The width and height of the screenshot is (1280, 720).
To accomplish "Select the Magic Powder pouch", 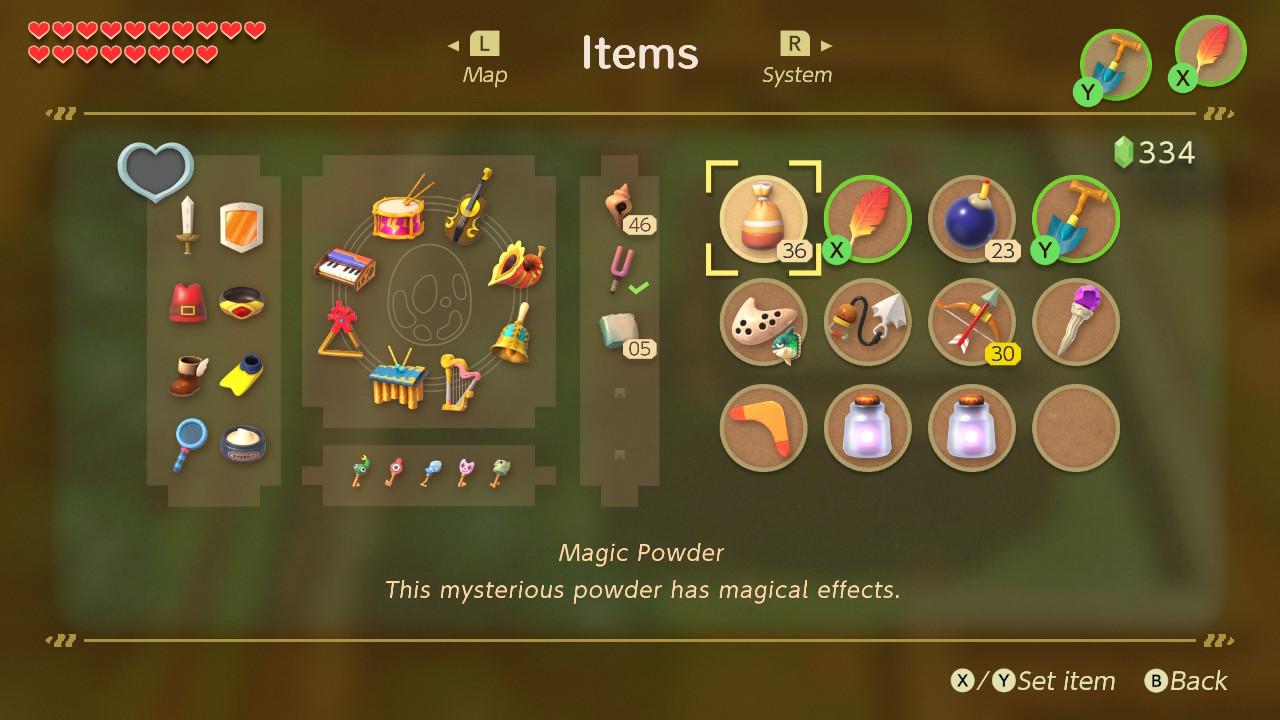I will coord(763,218).
